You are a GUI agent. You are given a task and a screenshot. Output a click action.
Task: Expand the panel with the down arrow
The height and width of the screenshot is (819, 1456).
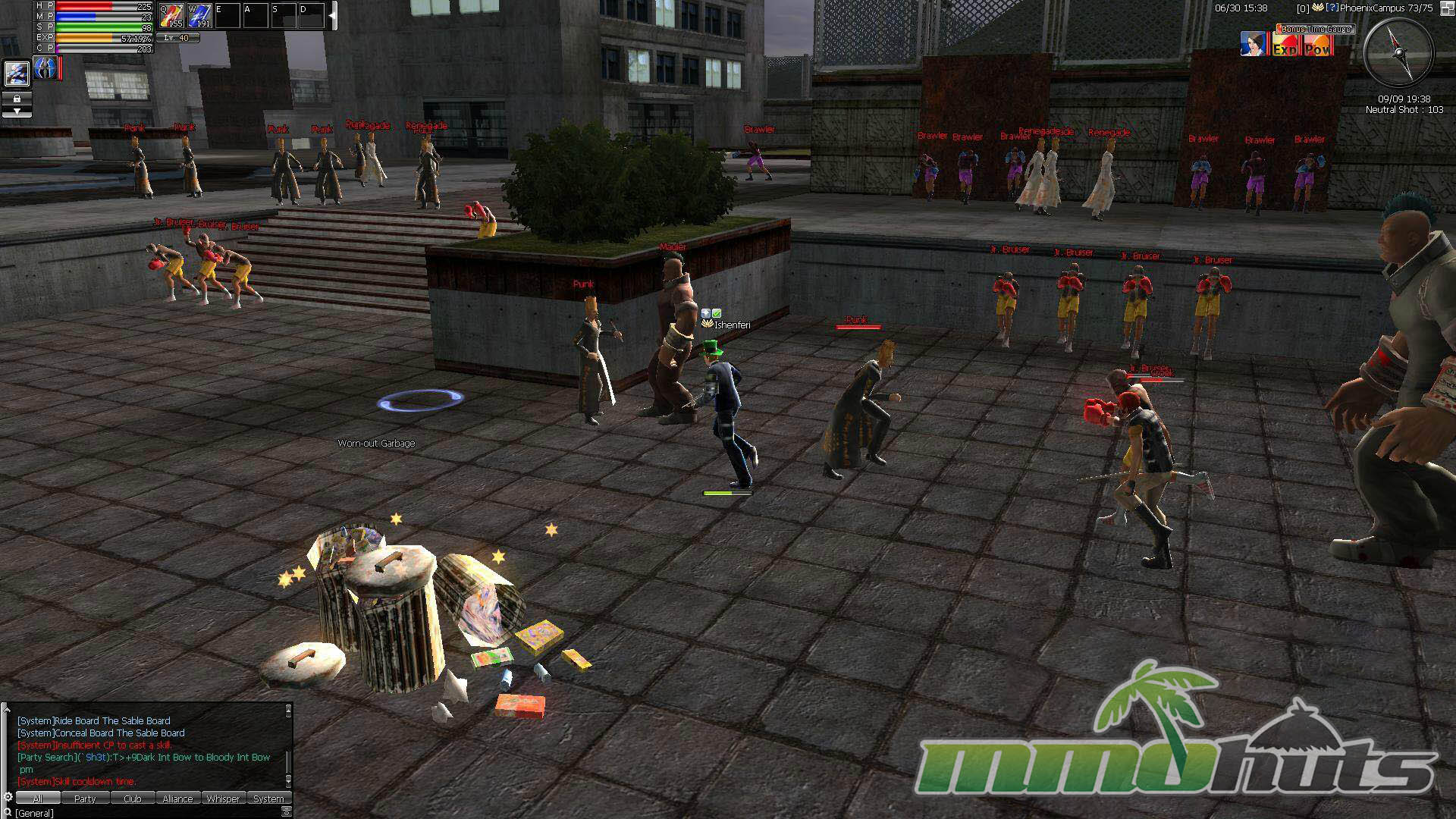point(17,111)
